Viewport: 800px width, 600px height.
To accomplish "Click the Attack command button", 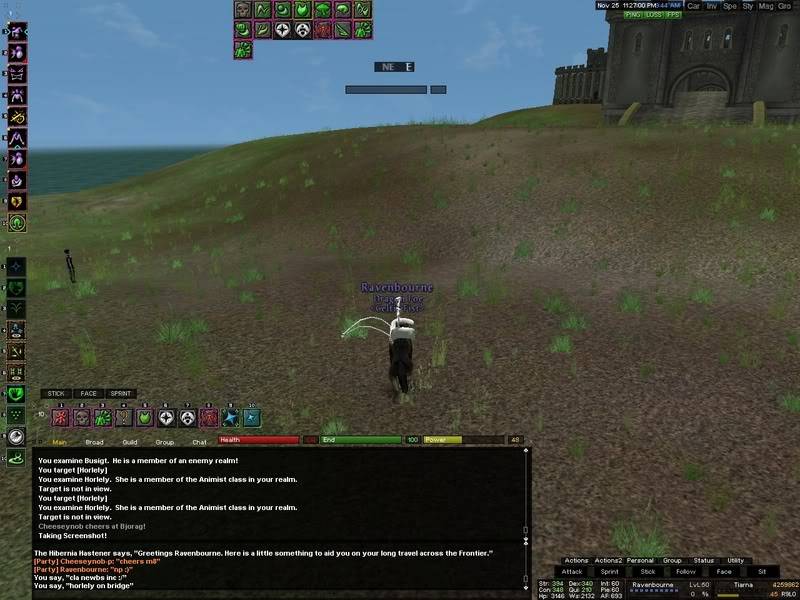I will tap(571, 572).
